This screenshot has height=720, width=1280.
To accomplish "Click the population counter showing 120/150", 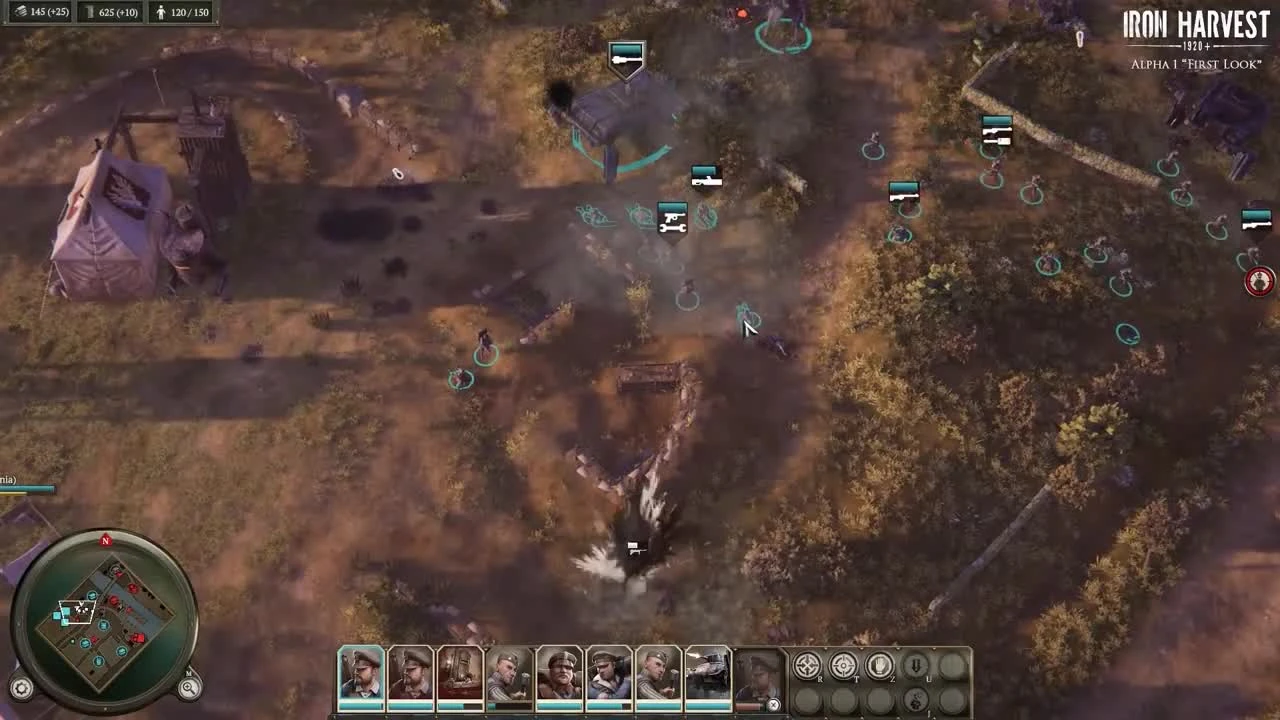I will [x=180, y=12].
